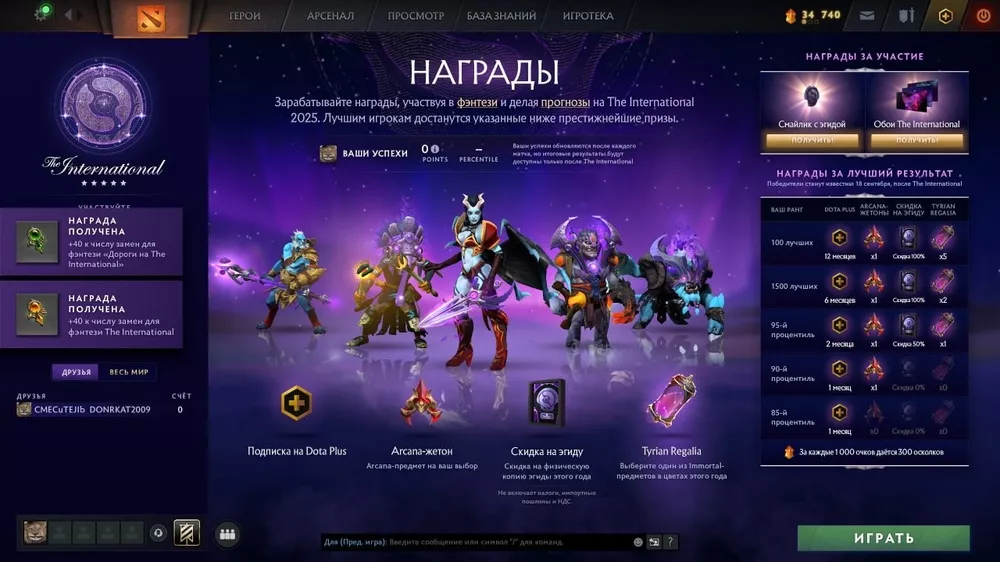This screenshot has width=1000, height=562.
Task: Select the Друзья leaderboard tab
Action: [77, 372]
